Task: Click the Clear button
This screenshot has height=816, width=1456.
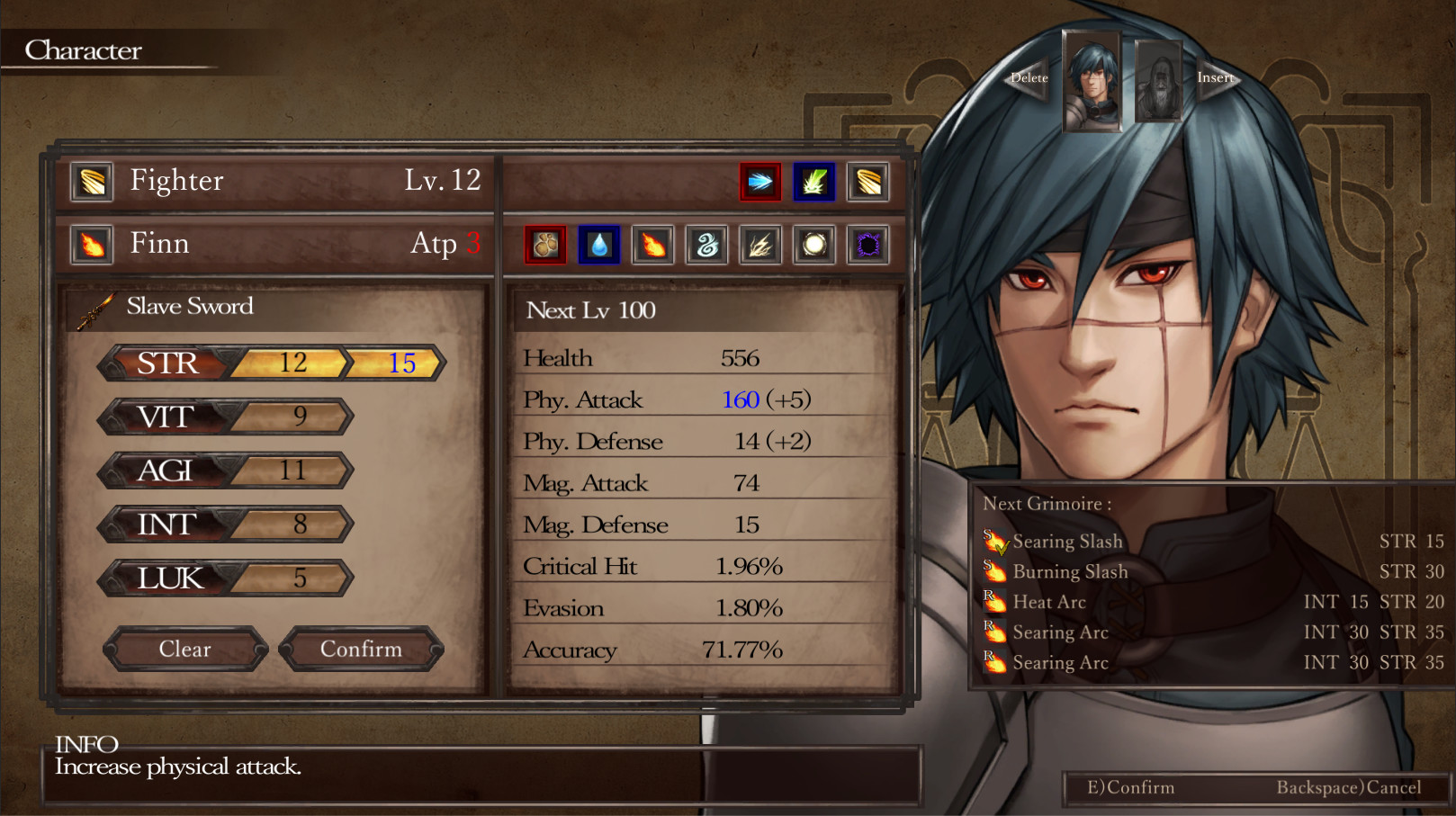Action: [185, 649]
